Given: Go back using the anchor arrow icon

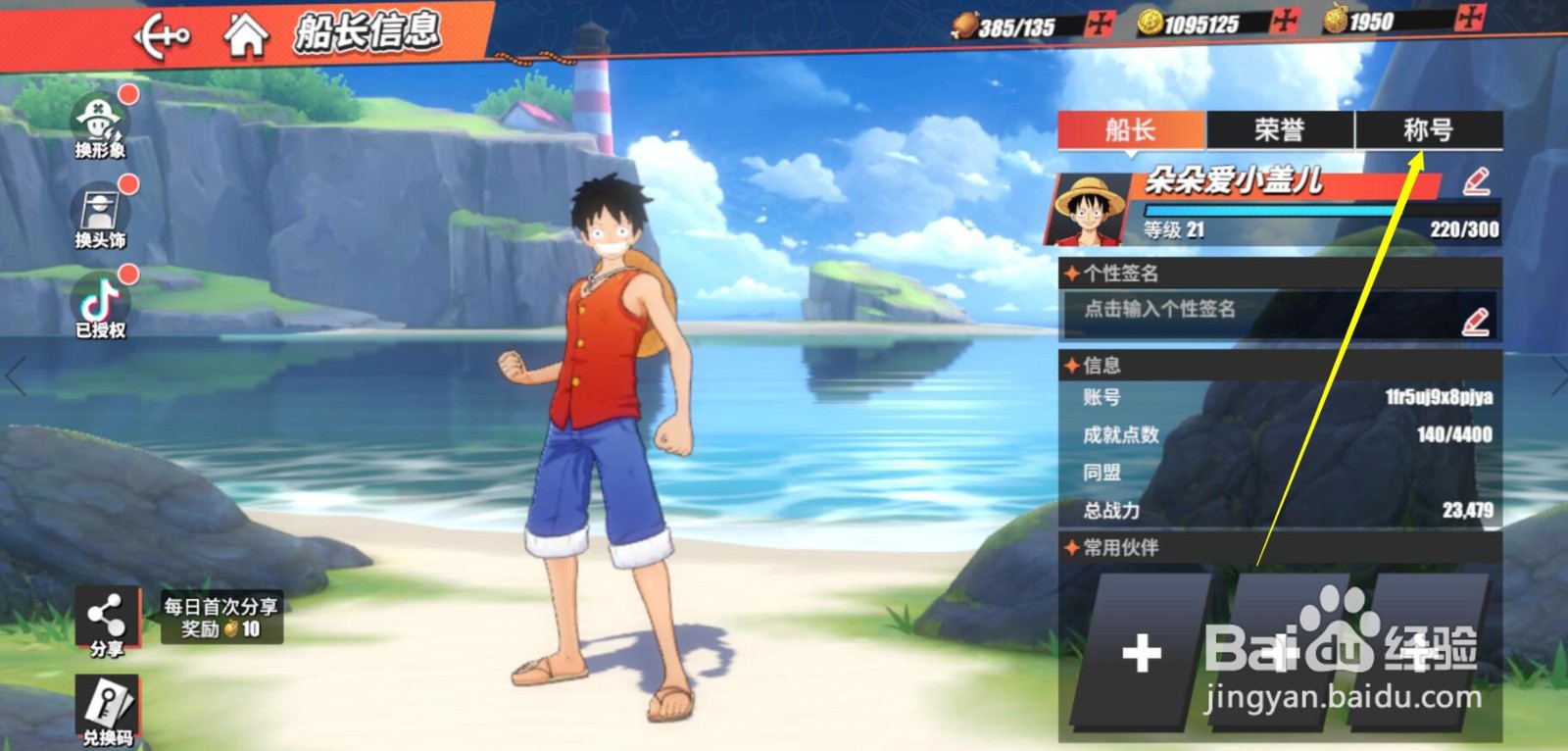Looking at the screenshot, I should (162, 38).
